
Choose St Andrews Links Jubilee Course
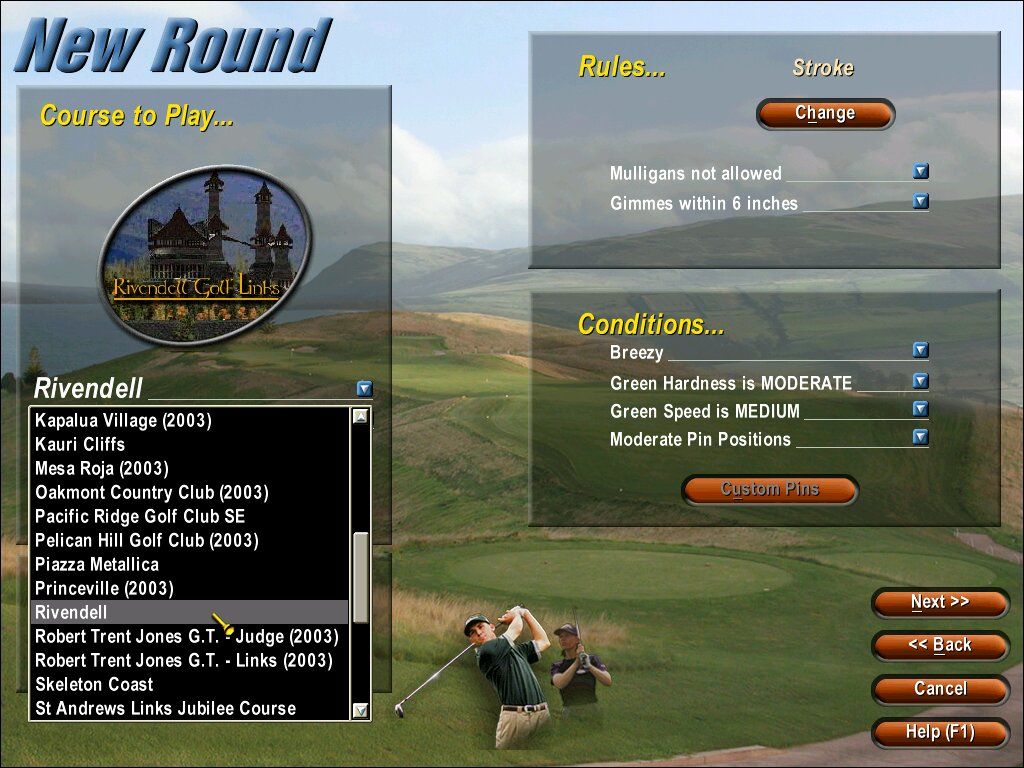(x=165, y=708)
